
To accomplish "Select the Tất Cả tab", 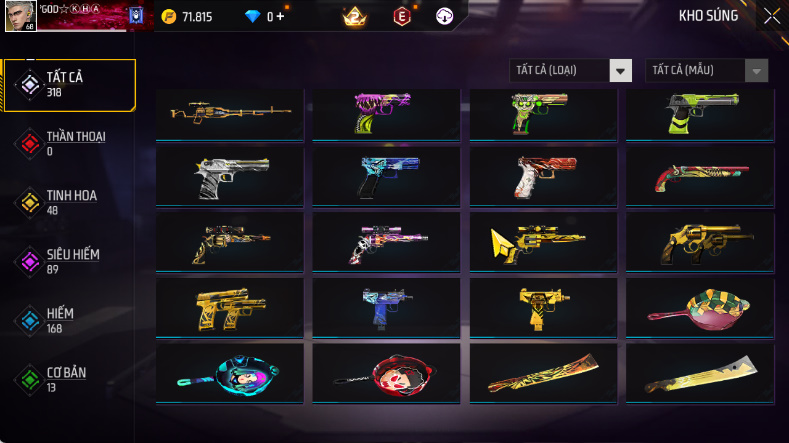I will pyautogui.click(x=70, y=84).
